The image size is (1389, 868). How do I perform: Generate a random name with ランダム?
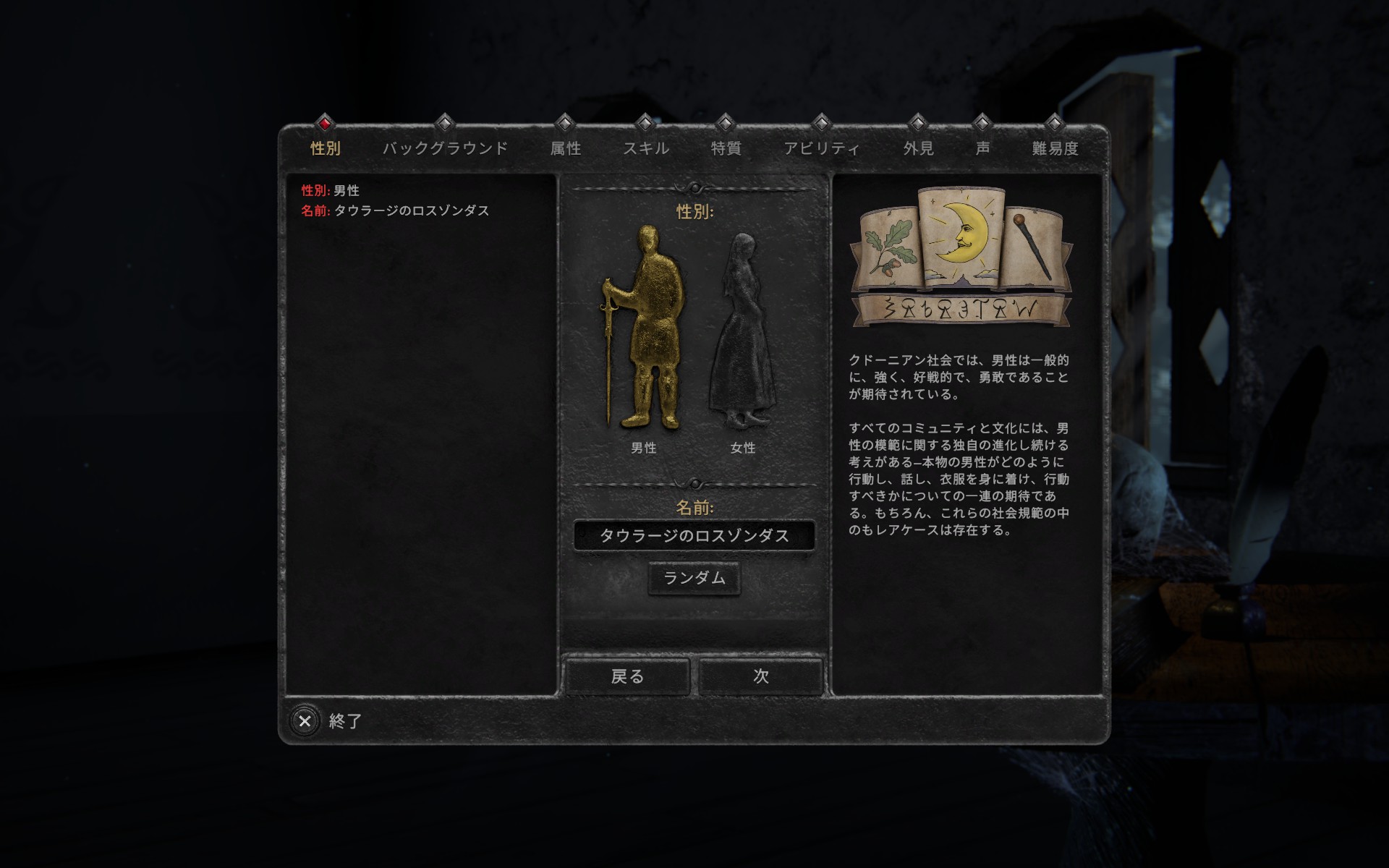(694, 578)
